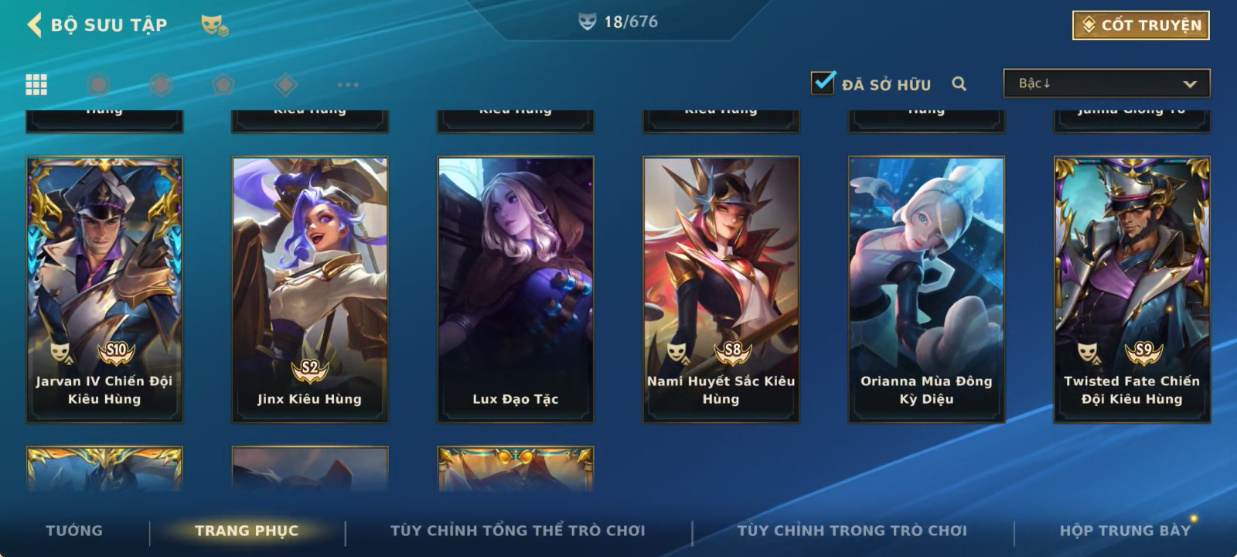Select Jarvan IV Chiến Đội Kiêu Hùng skin

click(104, 289)
